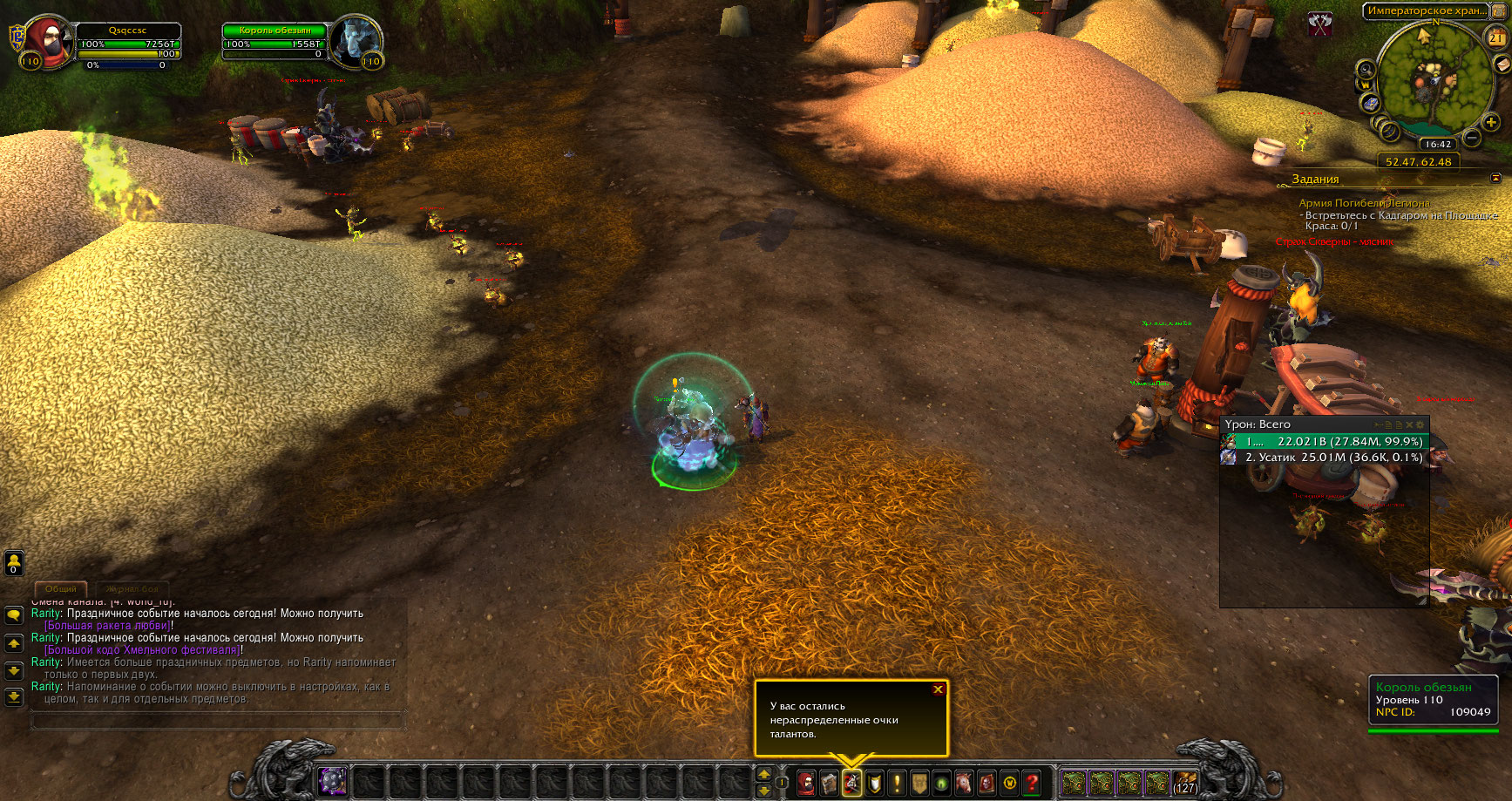1512x801 pixels.
Task: Open the backpack showing 127 free slots
Action: (x=1184, y=784)
